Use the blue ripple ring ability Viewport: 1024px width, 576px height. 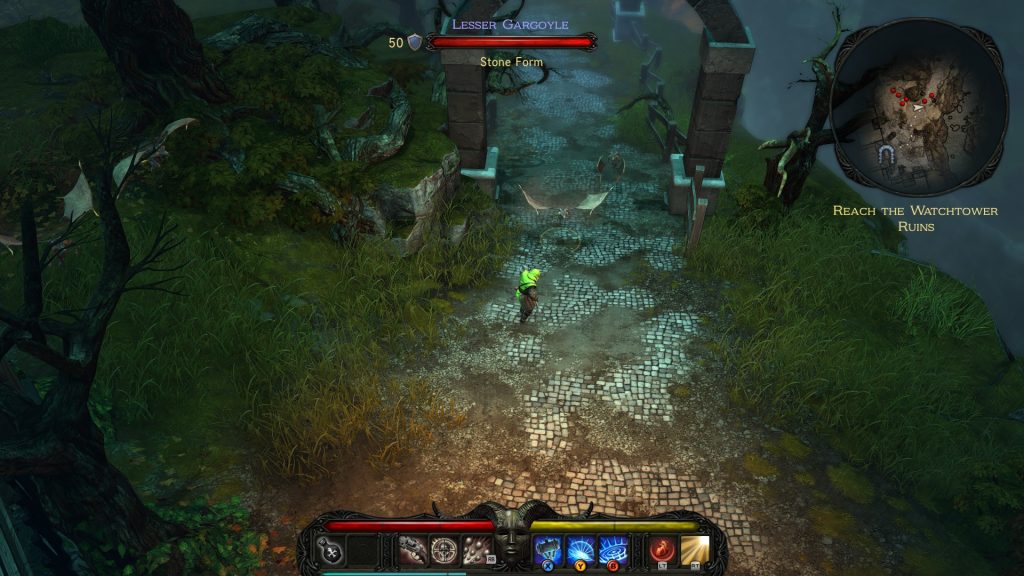611,549
